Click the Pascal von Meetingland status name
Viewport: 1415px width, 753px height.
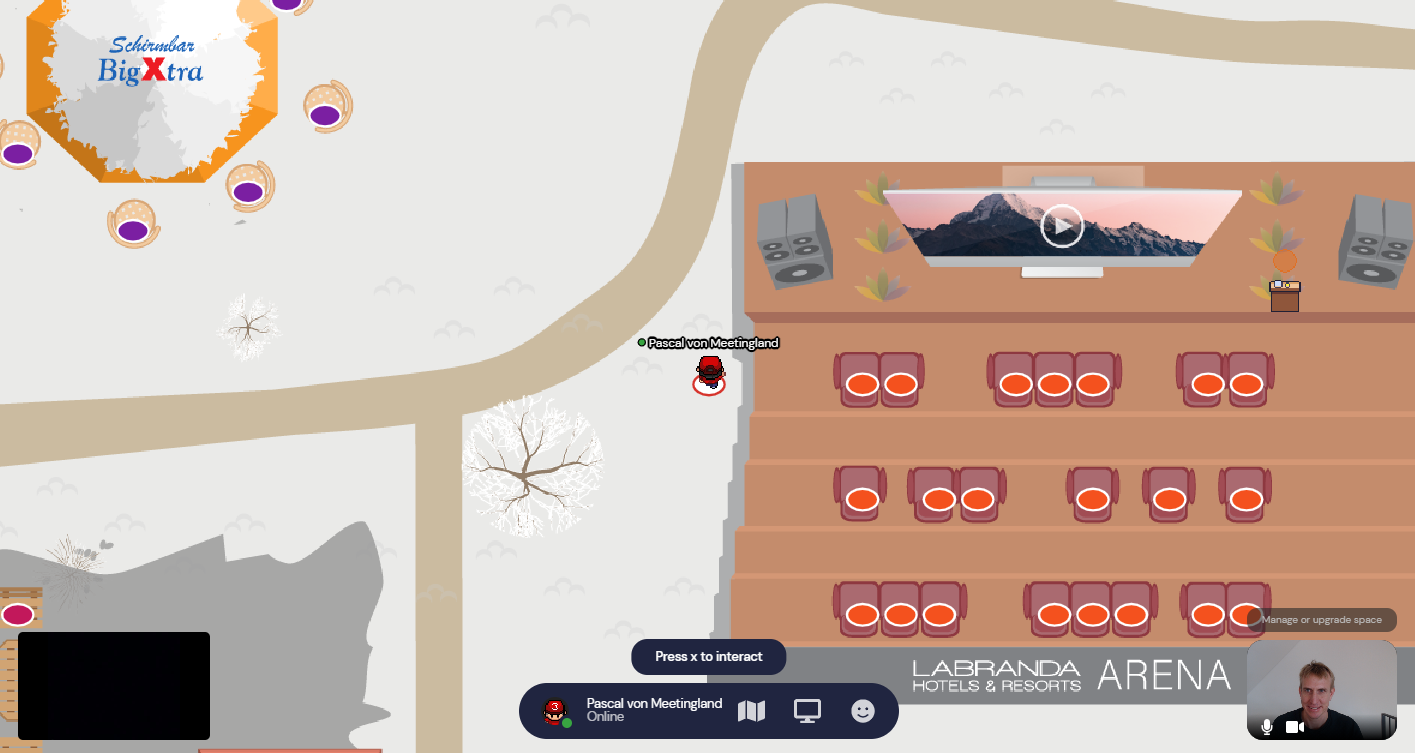pyautogui.click(x=654, y=704)
